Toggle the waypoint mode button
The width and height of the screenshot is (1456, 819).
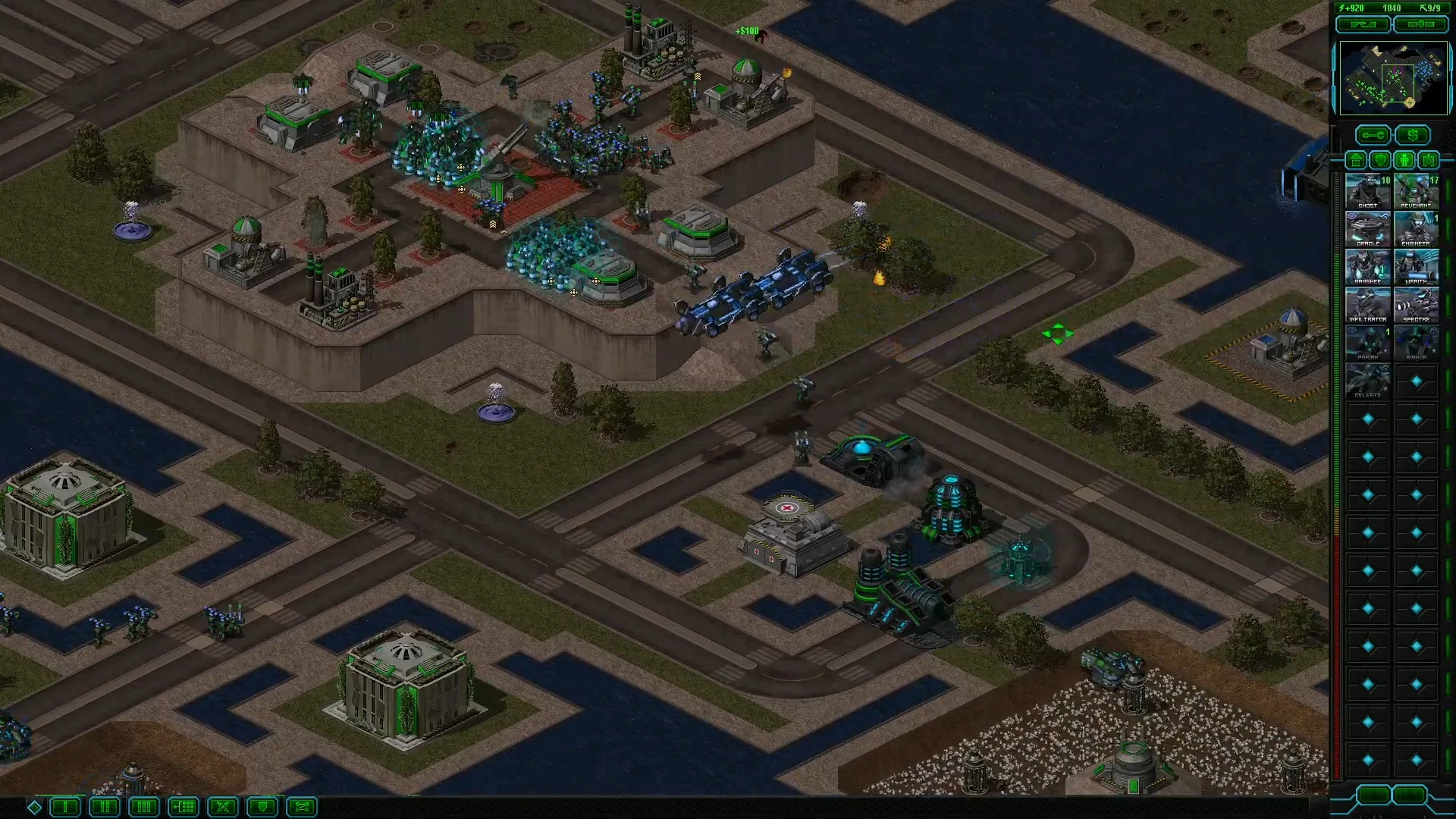tap(302, 807)
